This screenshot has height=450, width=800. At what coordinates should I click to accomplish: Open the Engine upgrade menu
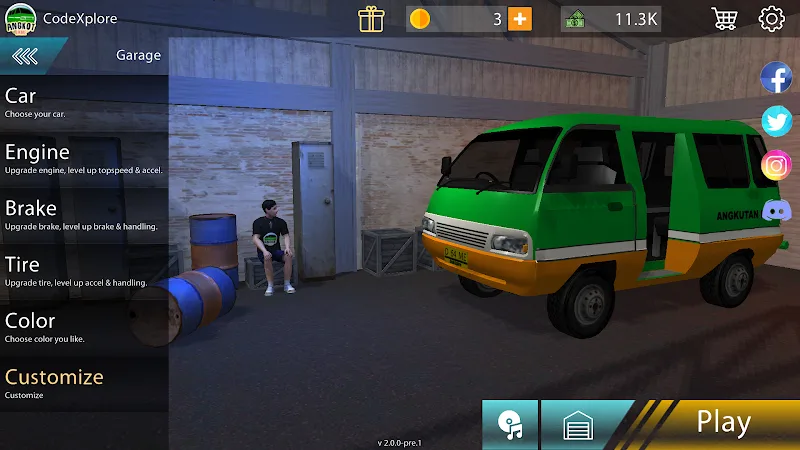click(60, 158)
